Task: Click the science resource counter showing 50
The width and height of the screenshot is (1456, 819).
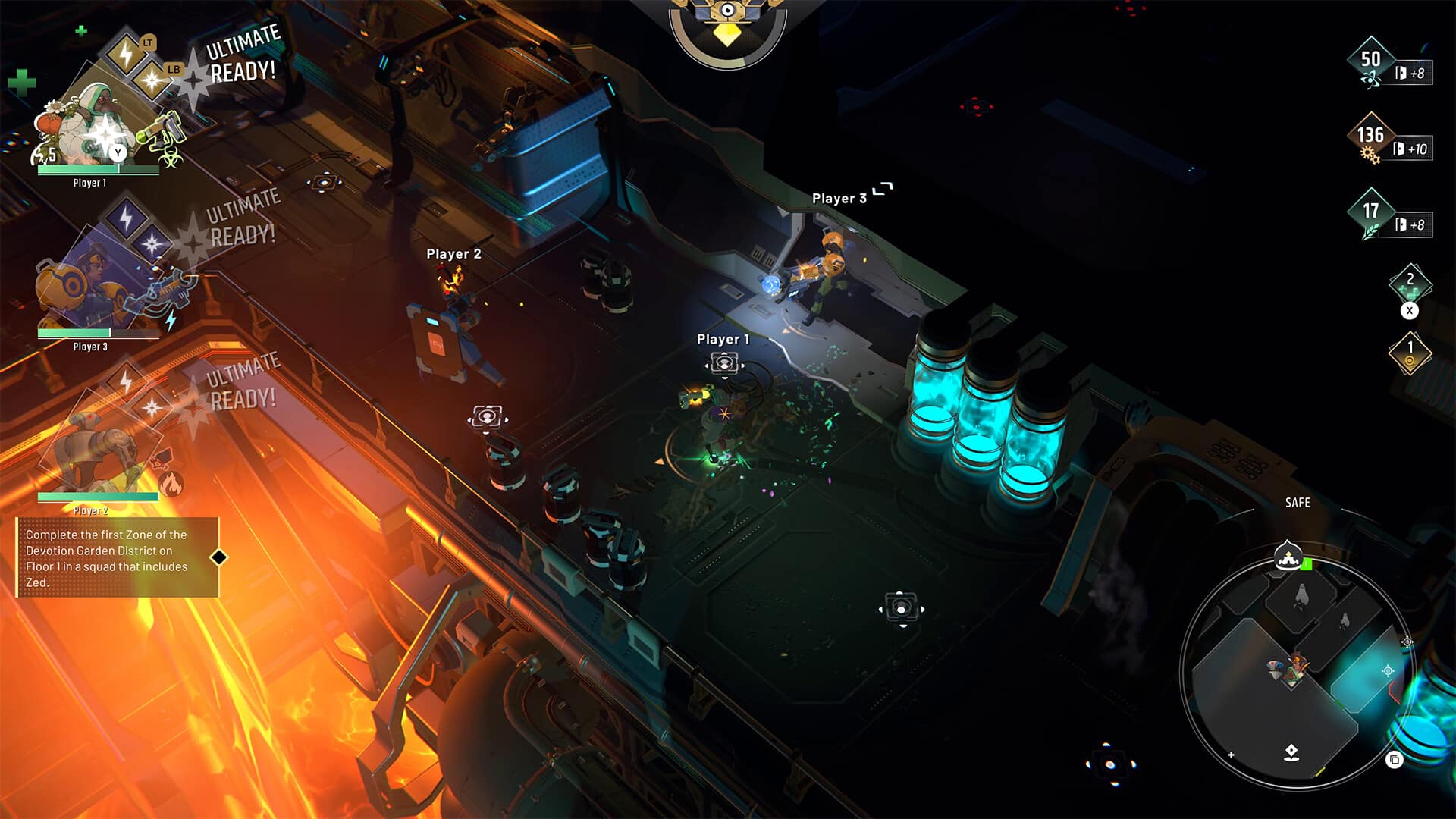Action: tap(1371, 62)
